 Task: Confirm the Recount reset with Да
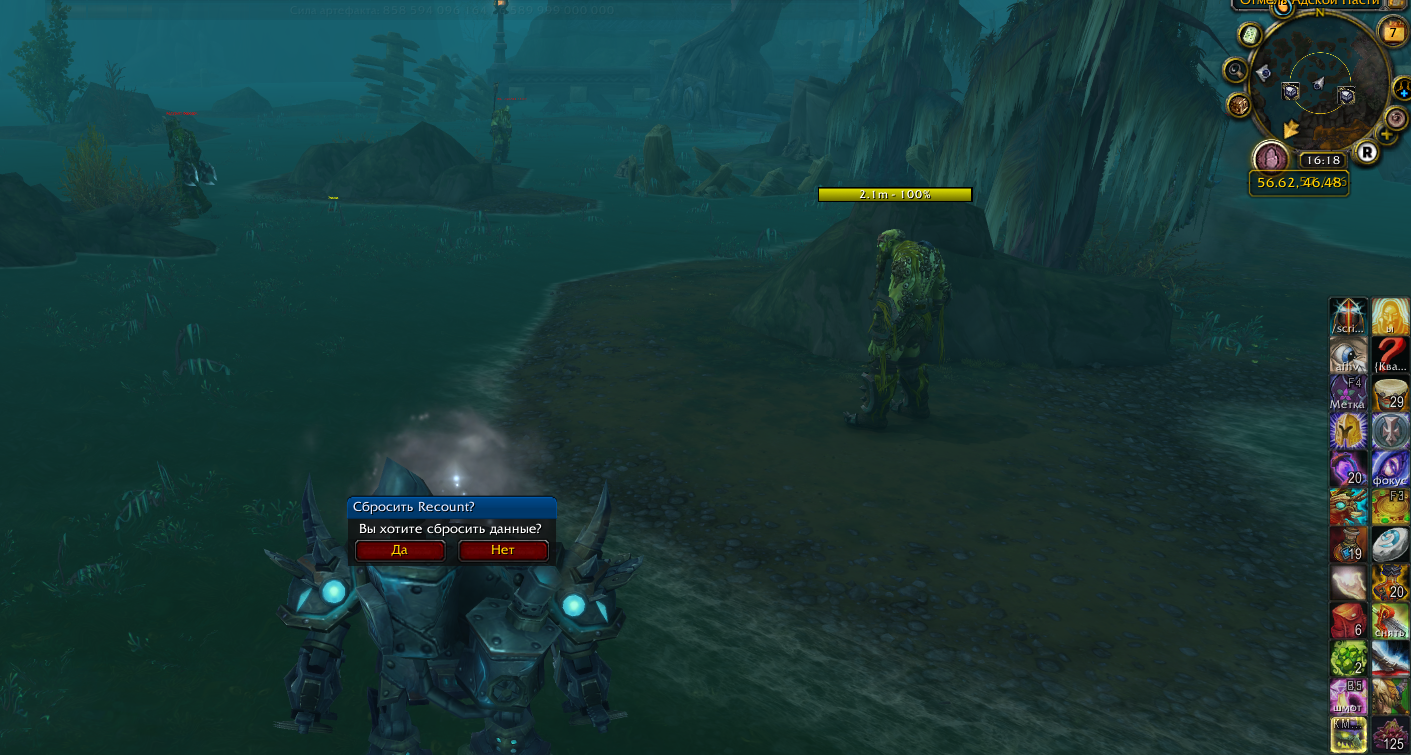pos(400,550)
